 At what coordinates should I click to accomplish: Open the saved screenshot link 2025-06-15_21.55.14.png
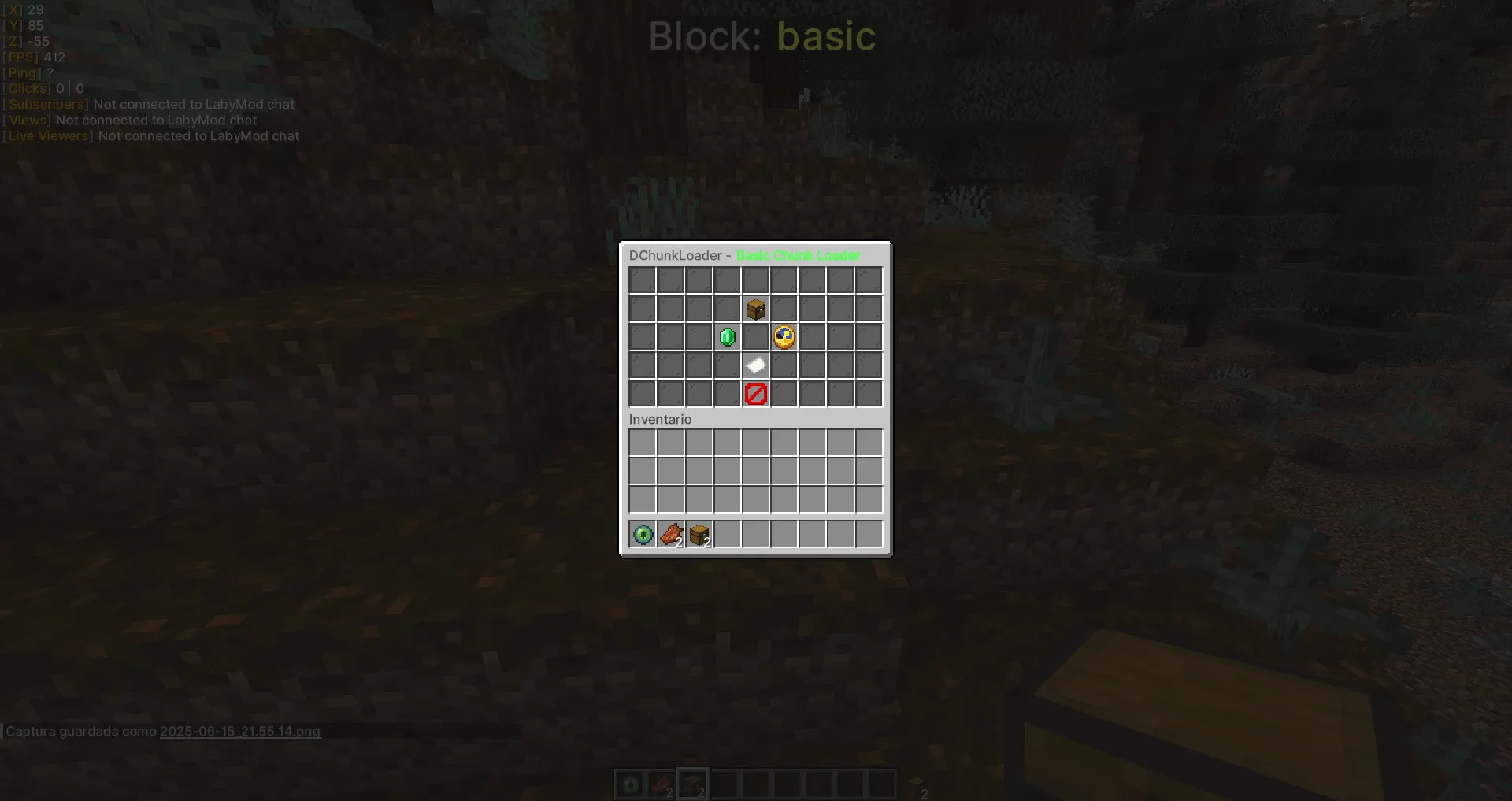(239, 731)
